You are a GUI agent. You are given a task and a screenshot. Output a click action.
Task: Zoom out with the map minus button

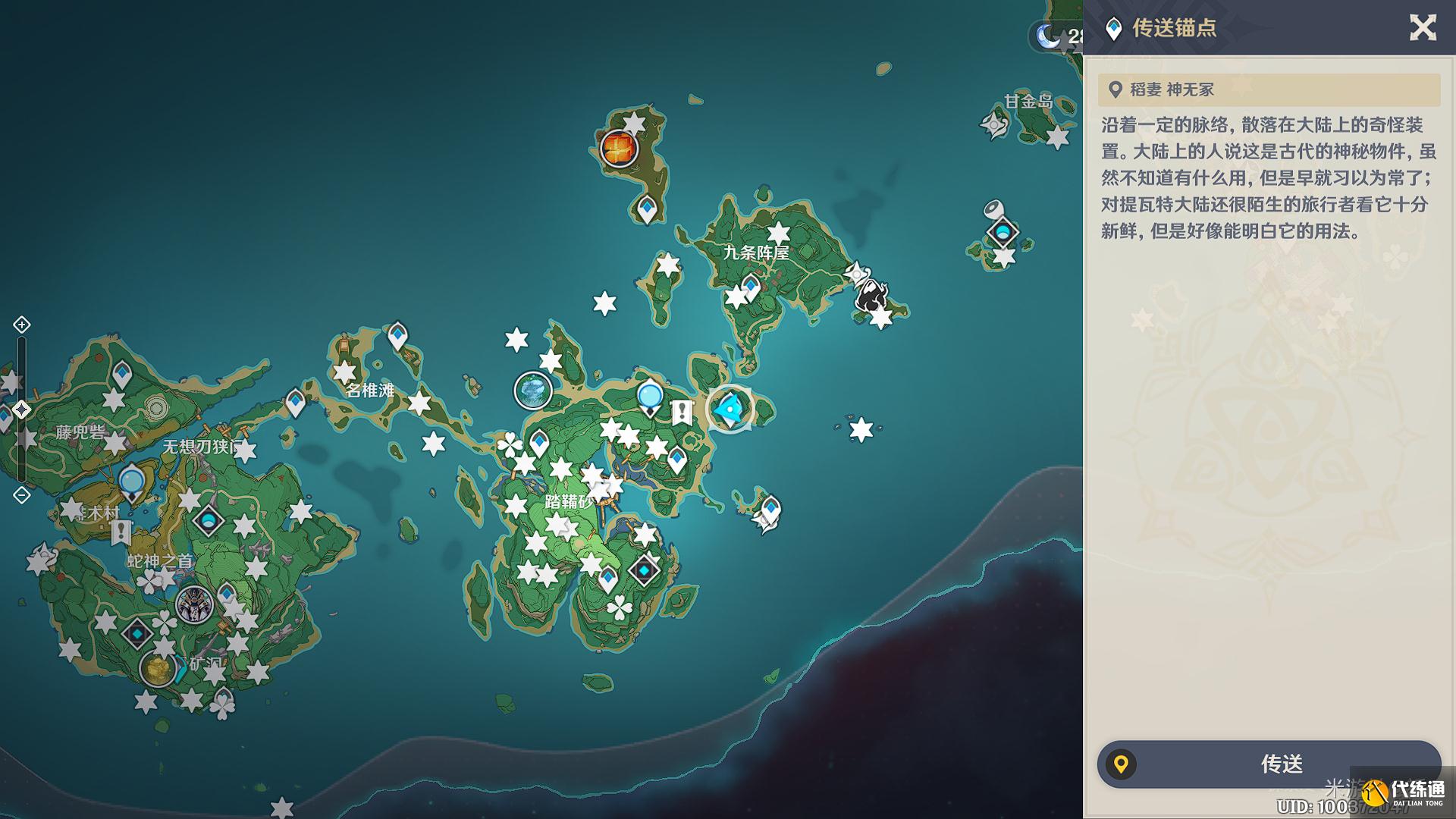(21, 495)
